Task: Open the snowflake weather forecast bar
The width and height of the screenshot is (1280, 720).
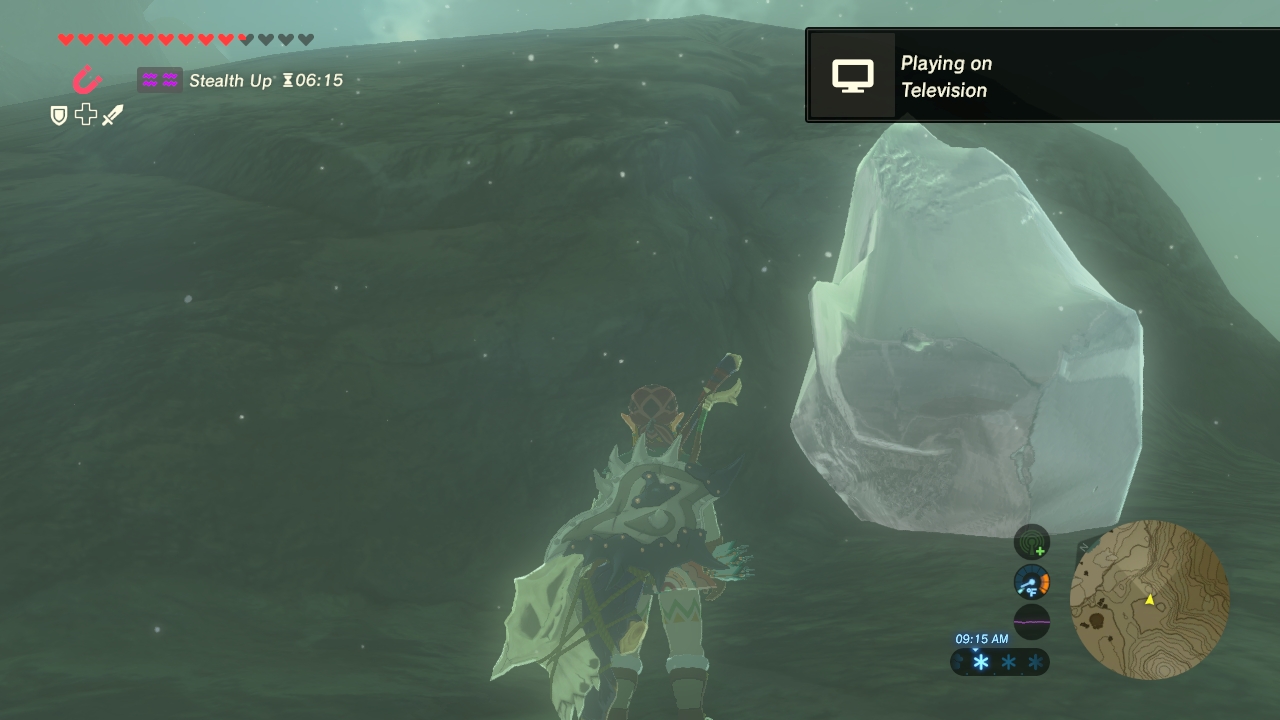Action: click(1000, 662)
